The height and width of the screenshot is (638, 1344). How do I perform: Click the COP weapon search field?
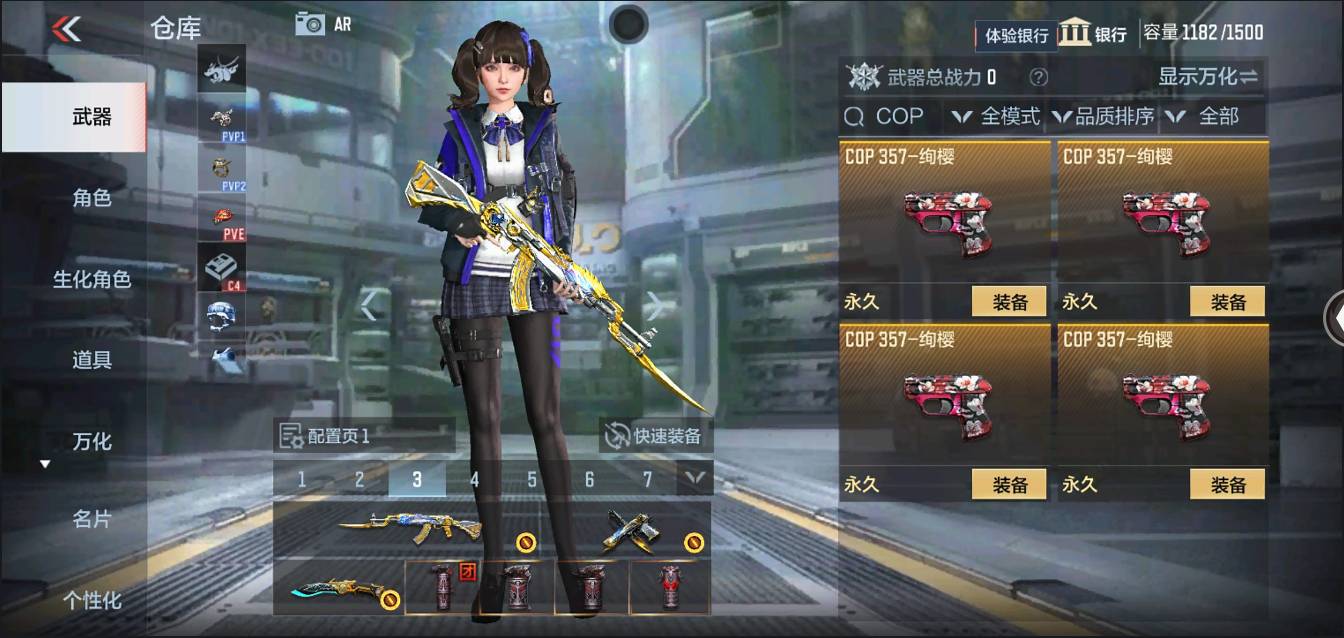click(889, 117)
